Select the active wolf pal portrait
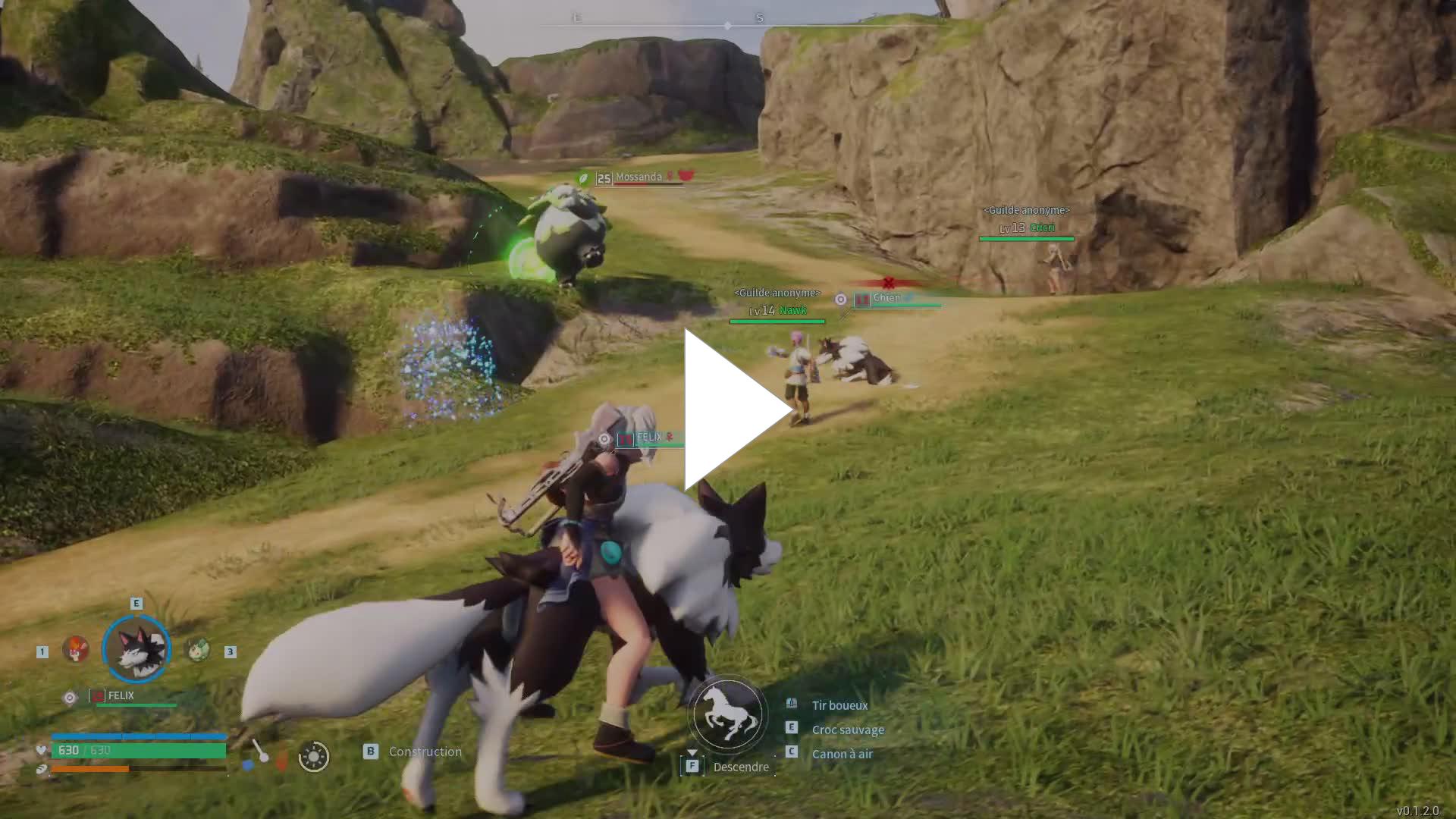The height and width of the screenshot is (819, 1456). coord(136,649)
